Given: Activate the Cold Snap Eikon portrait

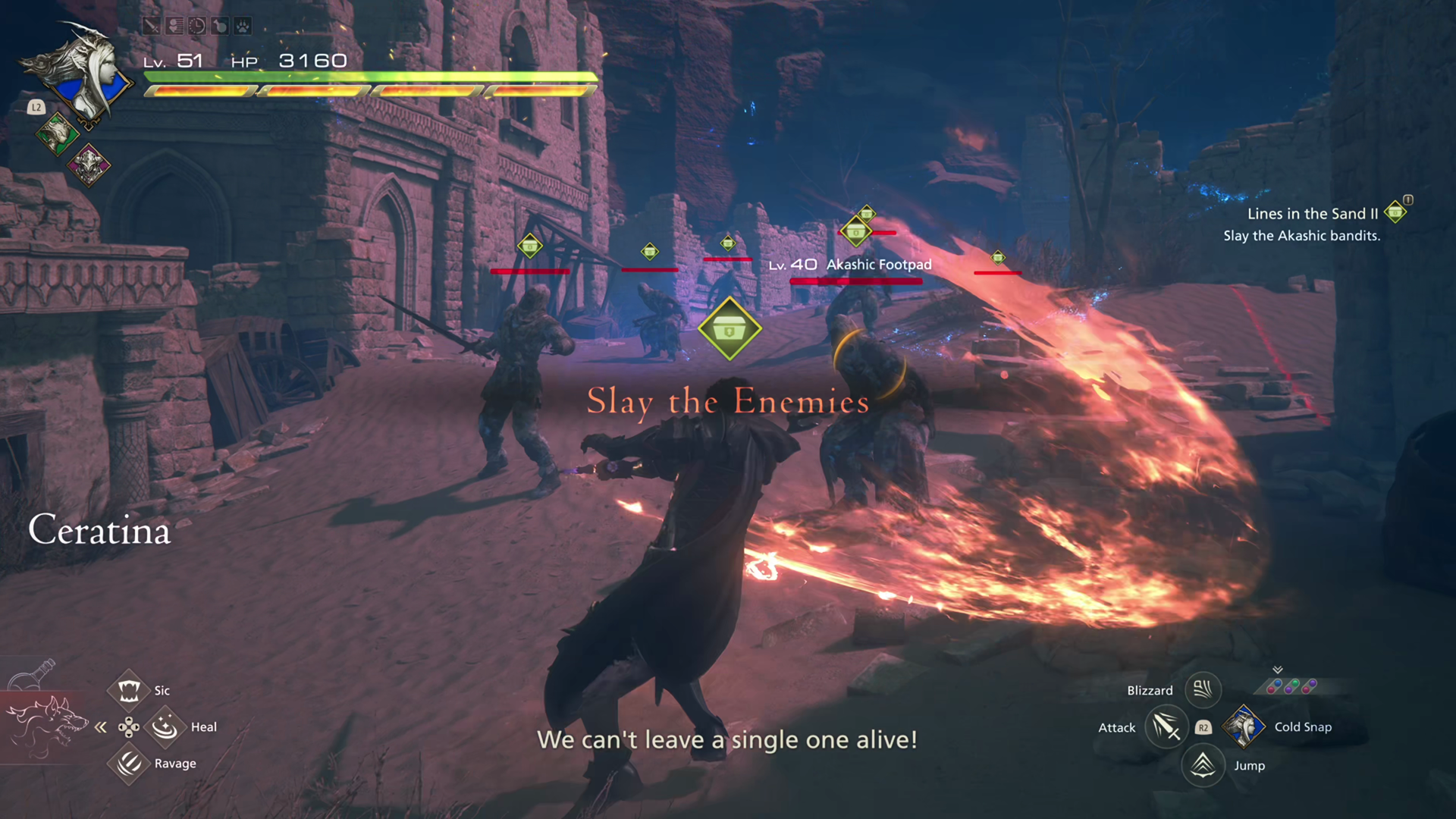Looking at the screenshot, I should tap(1244, 726).
